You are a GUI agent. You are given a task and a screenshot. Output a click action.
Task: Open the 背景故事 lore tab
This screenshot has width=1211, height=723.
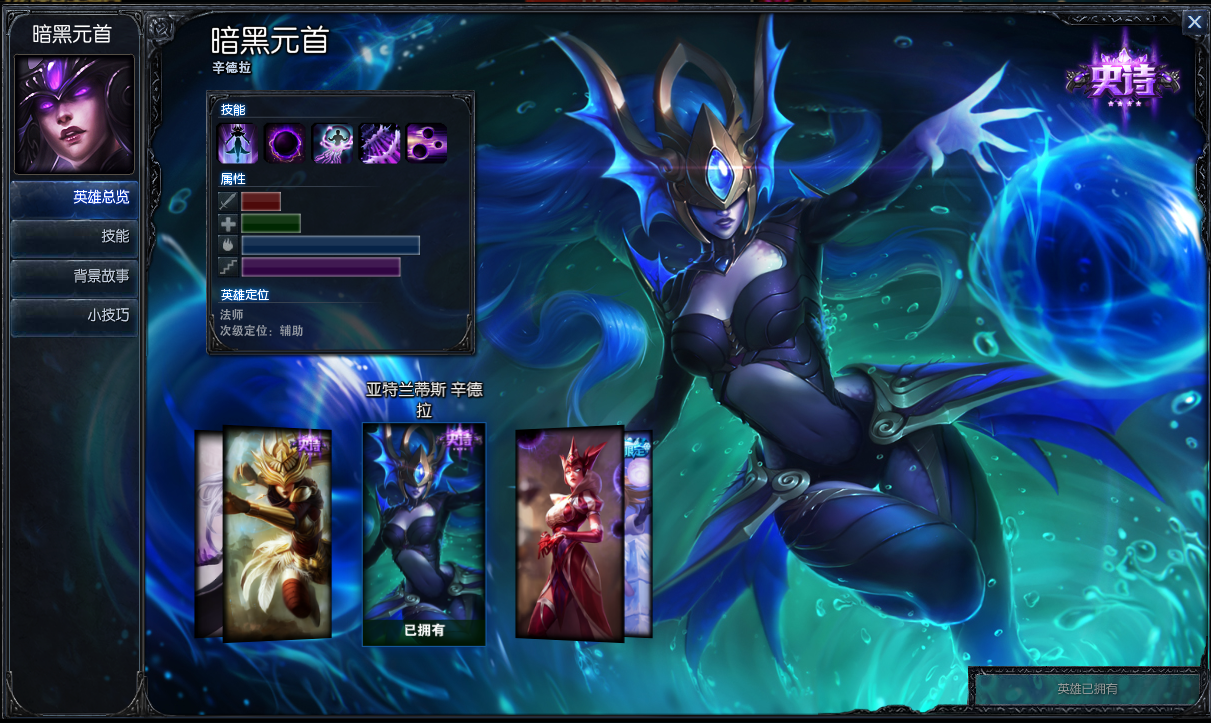[75, 276]
